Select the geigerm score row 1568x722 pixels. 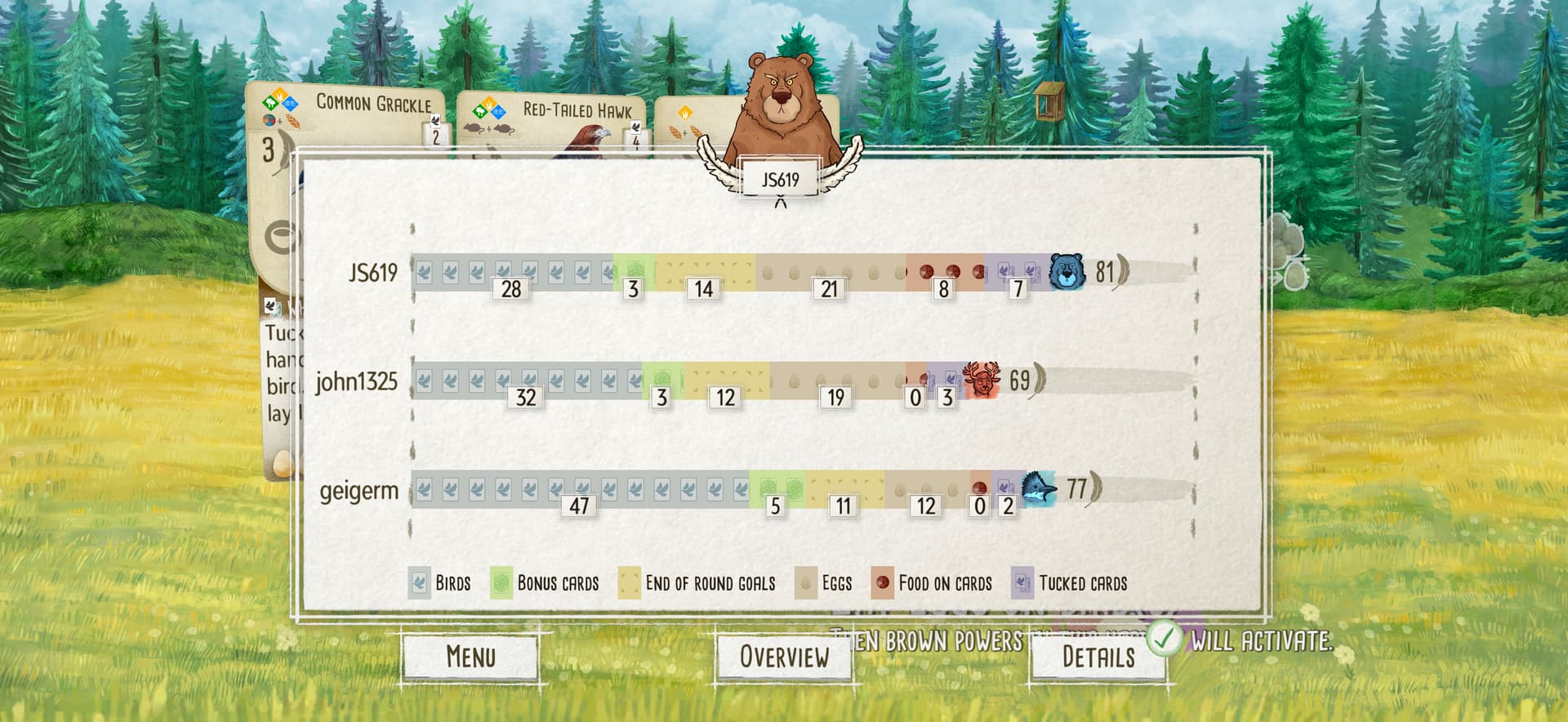point(359,491)
